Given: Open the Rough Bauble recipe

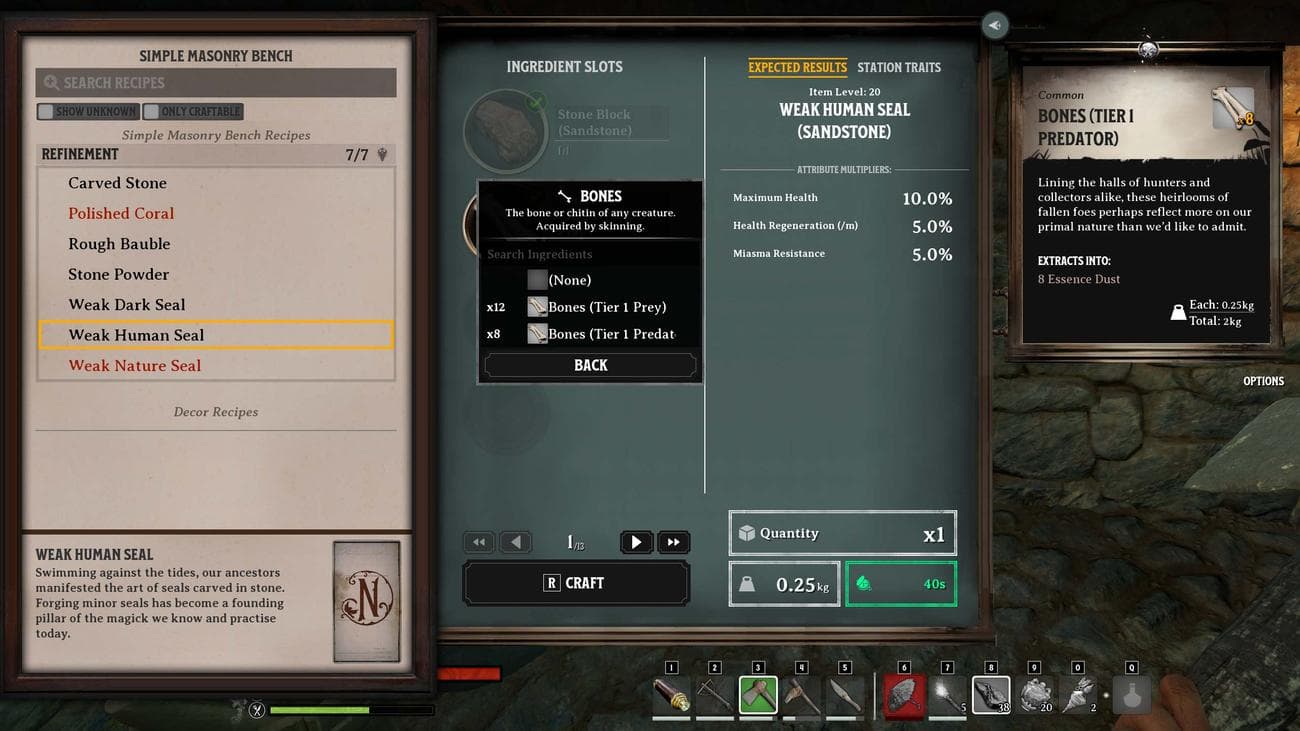Looking at the screenshot, I should [x=119, y=244].
